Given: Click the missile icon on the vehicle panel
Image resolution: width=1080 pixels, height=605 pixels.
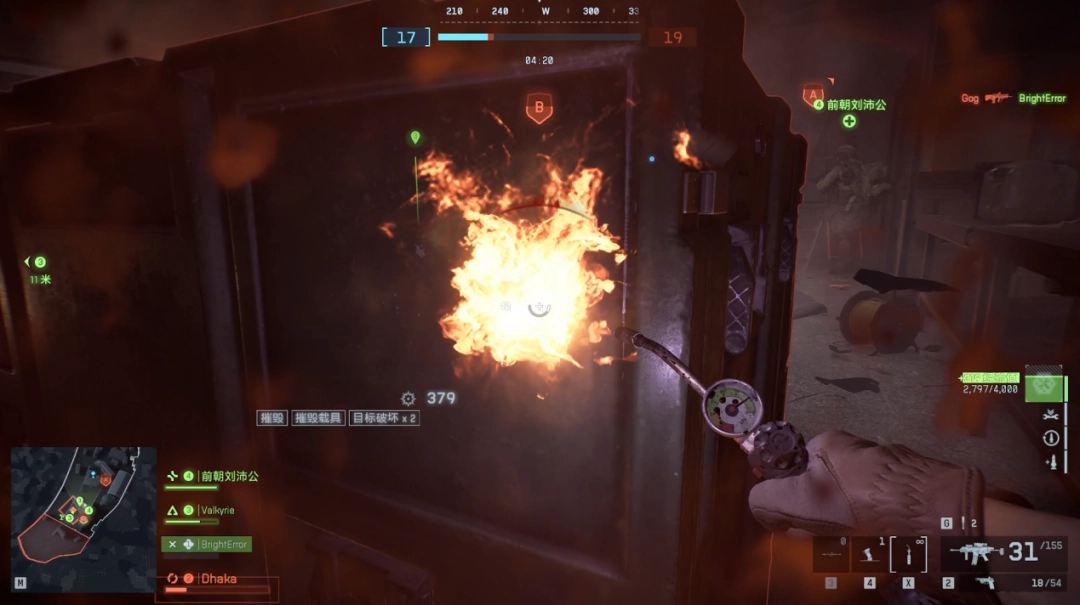Looking at the screenshot, I should coord(1050,462).
